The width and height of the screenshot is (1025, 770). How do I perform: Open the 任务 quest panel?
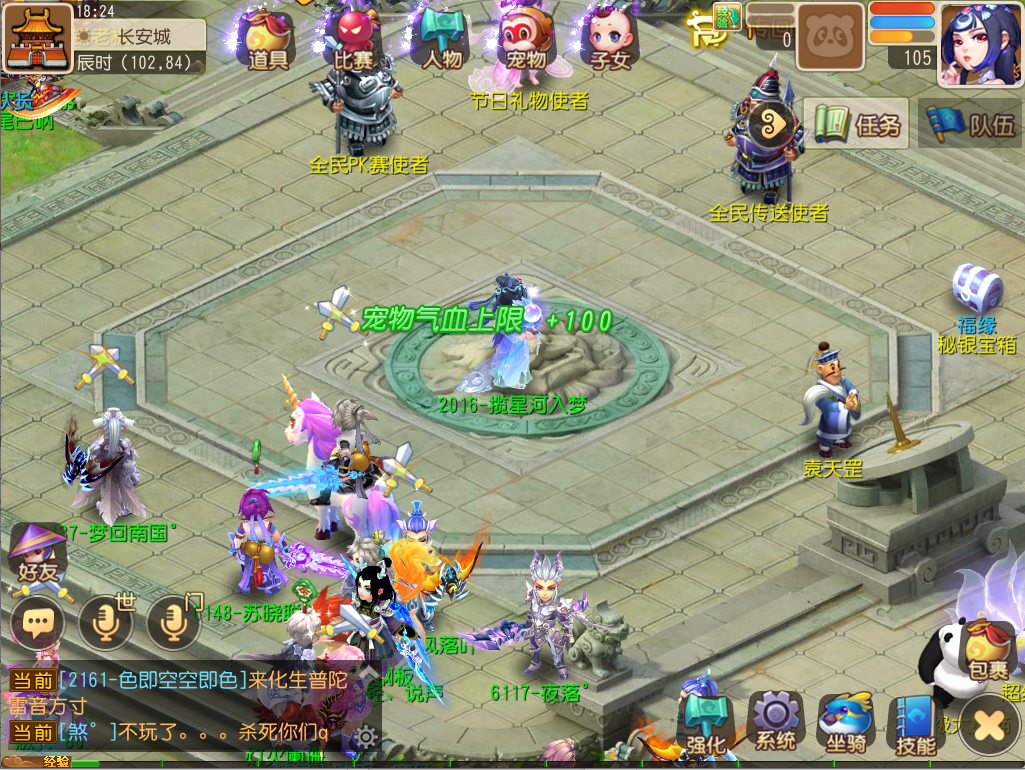[x=857, y=124]
